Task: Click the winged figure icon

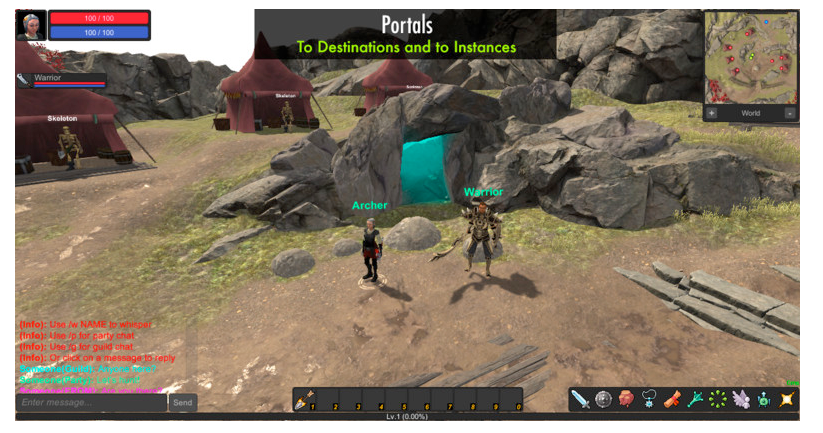Action: [x=740, y=400]
